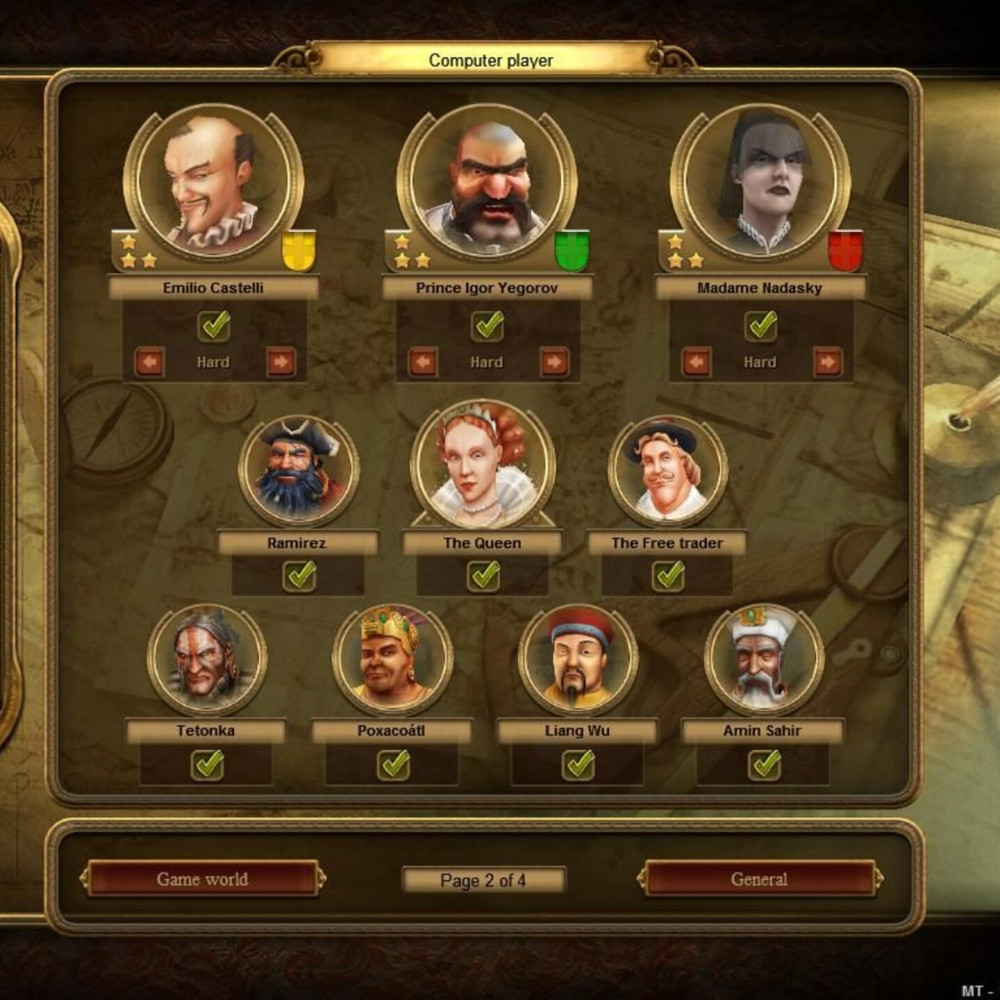Click left difficulty arrow for Prince Igor Yegorov

423,362
